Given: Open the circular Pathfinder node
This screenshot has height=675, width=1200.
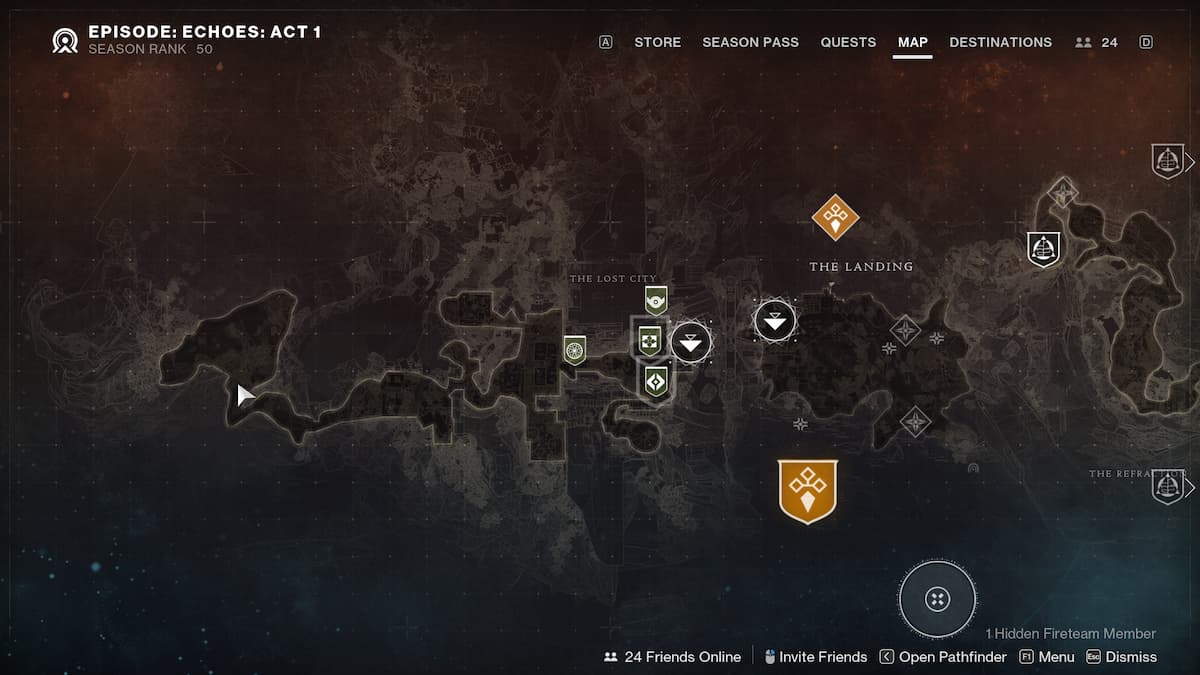Looking at the screenshot, I should [x=937, y=599].
